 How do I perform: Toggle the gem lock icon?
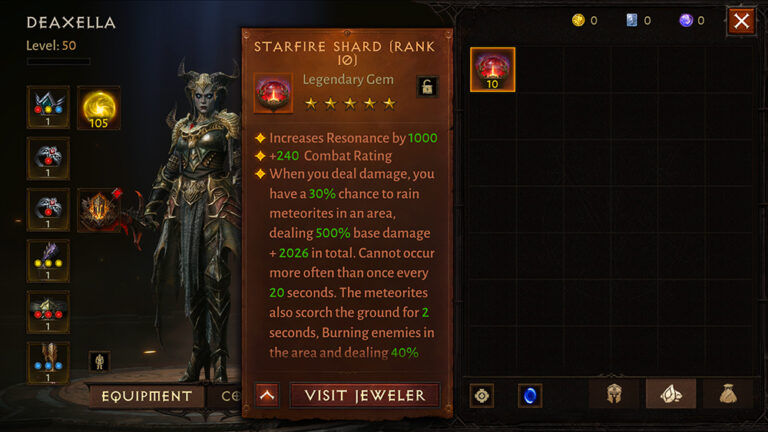(x=427, y=86)
